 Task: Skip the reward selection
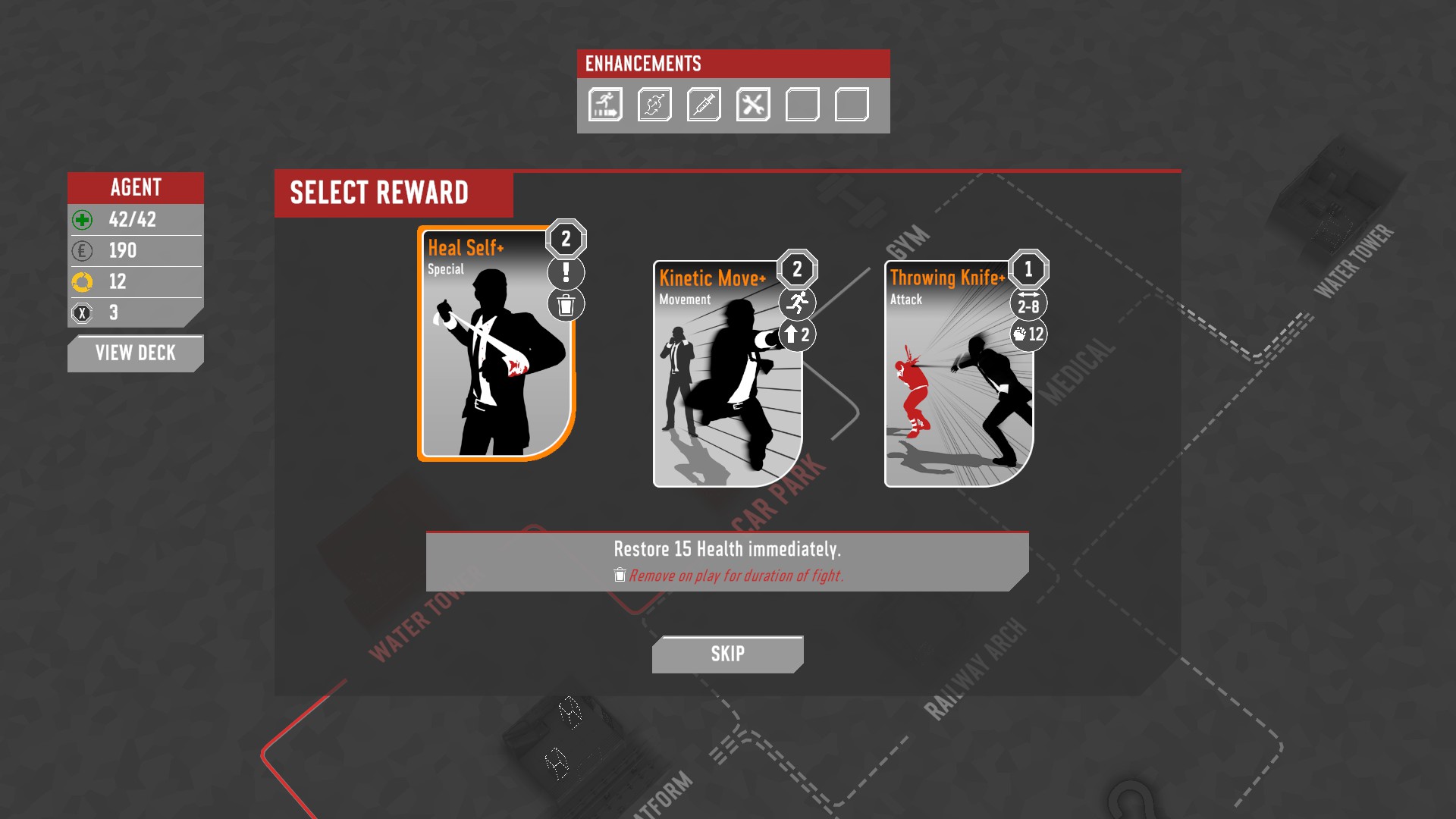(727, 654)
